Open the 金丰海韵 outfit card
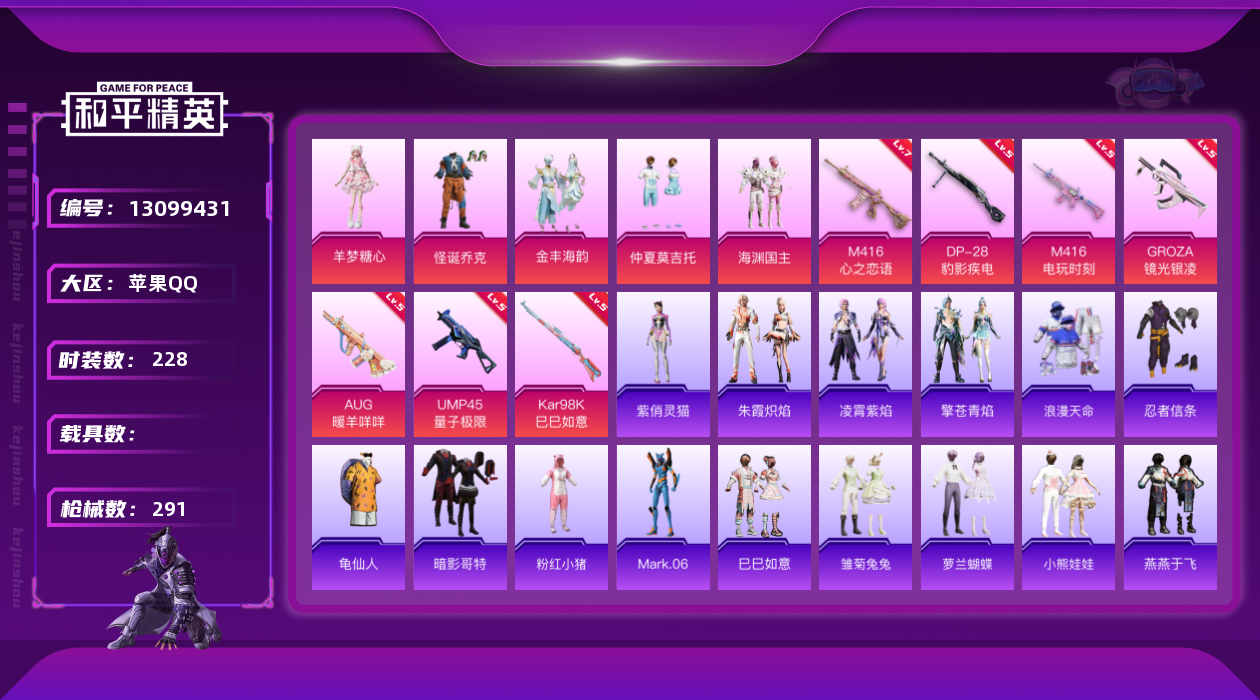 click(561, 211)
